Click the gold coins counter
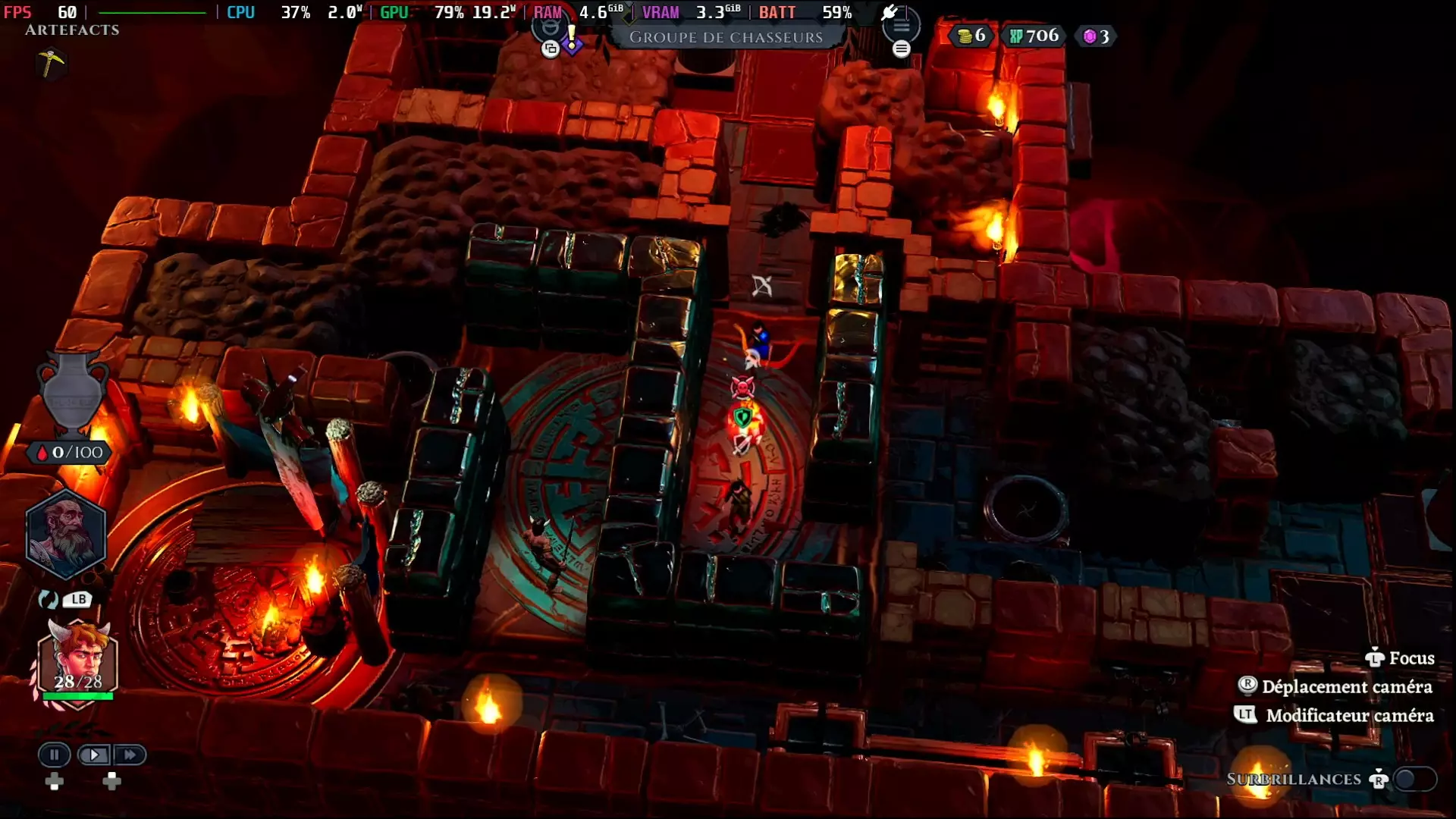This screenshot has width=1456, height=819. [x=971, y=36]
